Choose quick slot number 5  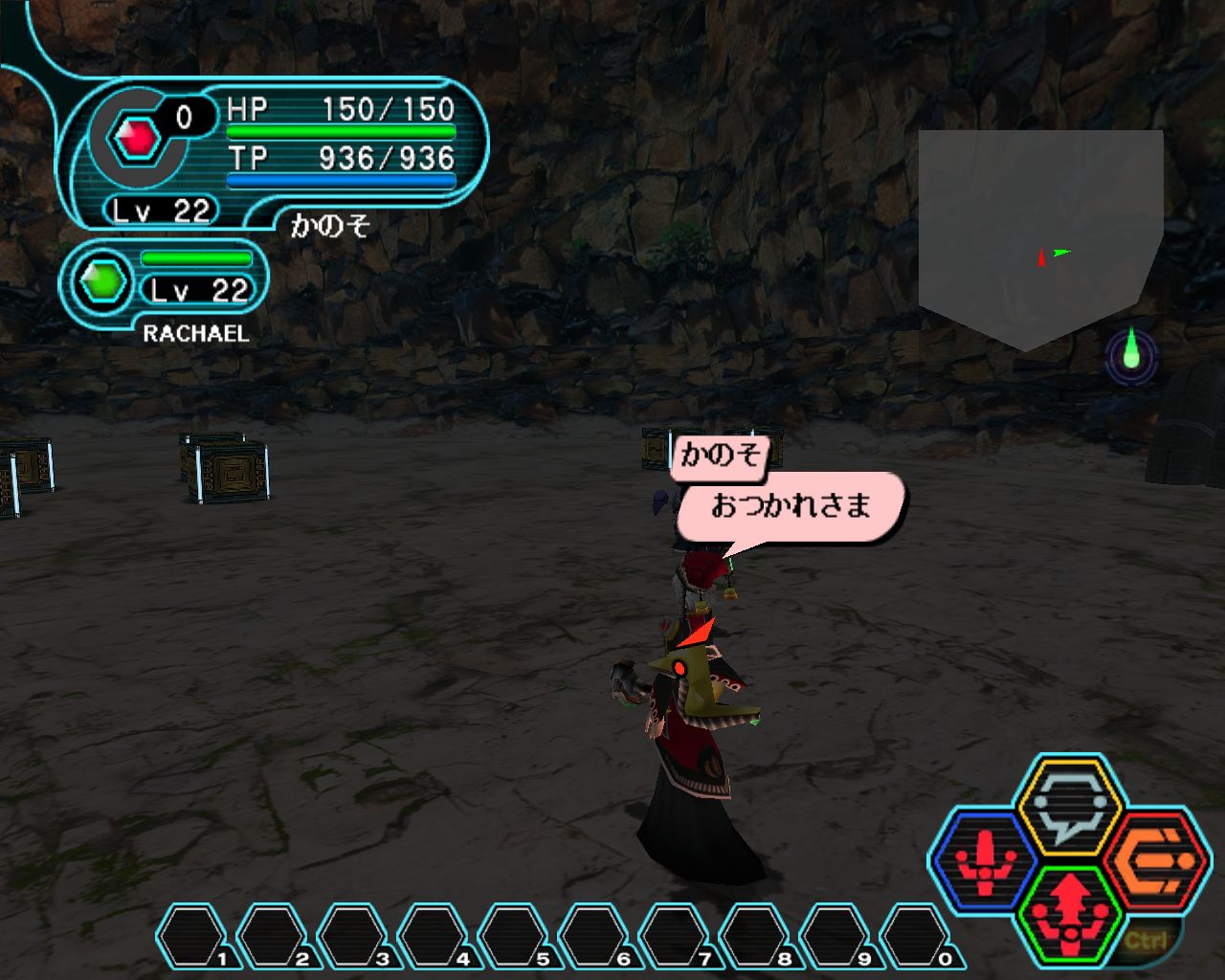tap(514, 935)
